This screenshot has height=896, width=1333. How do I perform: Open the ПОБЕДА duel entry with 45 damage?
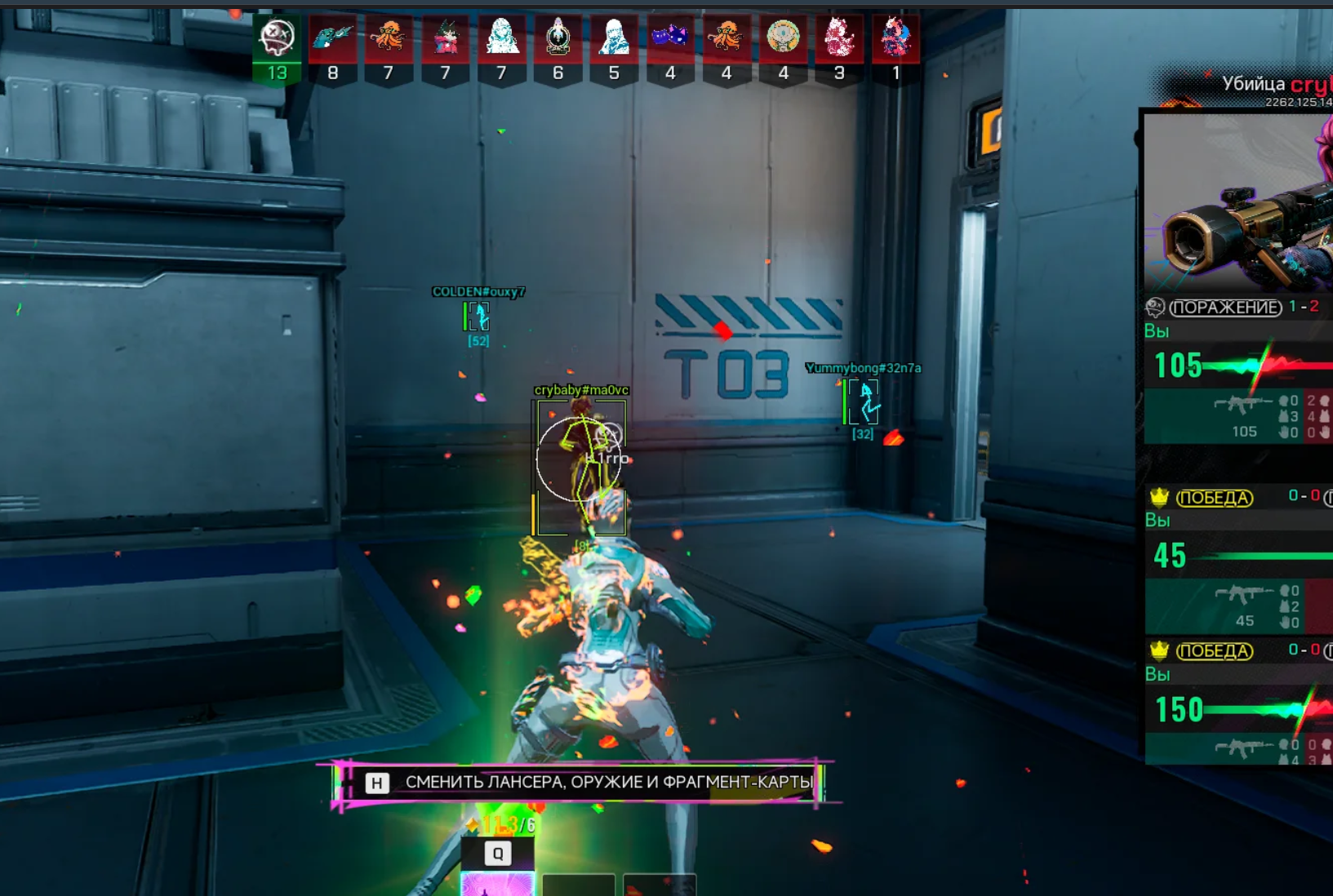(x=1214, y=498)
